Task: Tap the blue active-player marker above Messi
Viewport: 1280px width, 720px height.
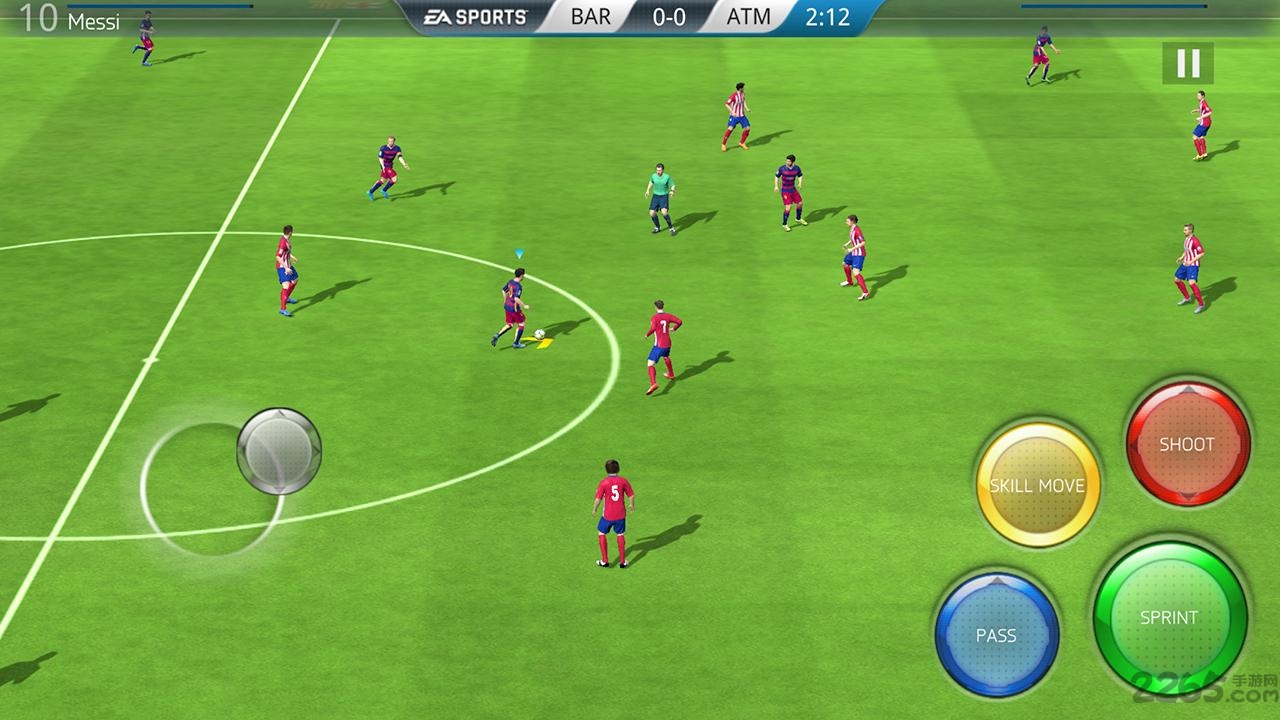Action: click(518, 251)
